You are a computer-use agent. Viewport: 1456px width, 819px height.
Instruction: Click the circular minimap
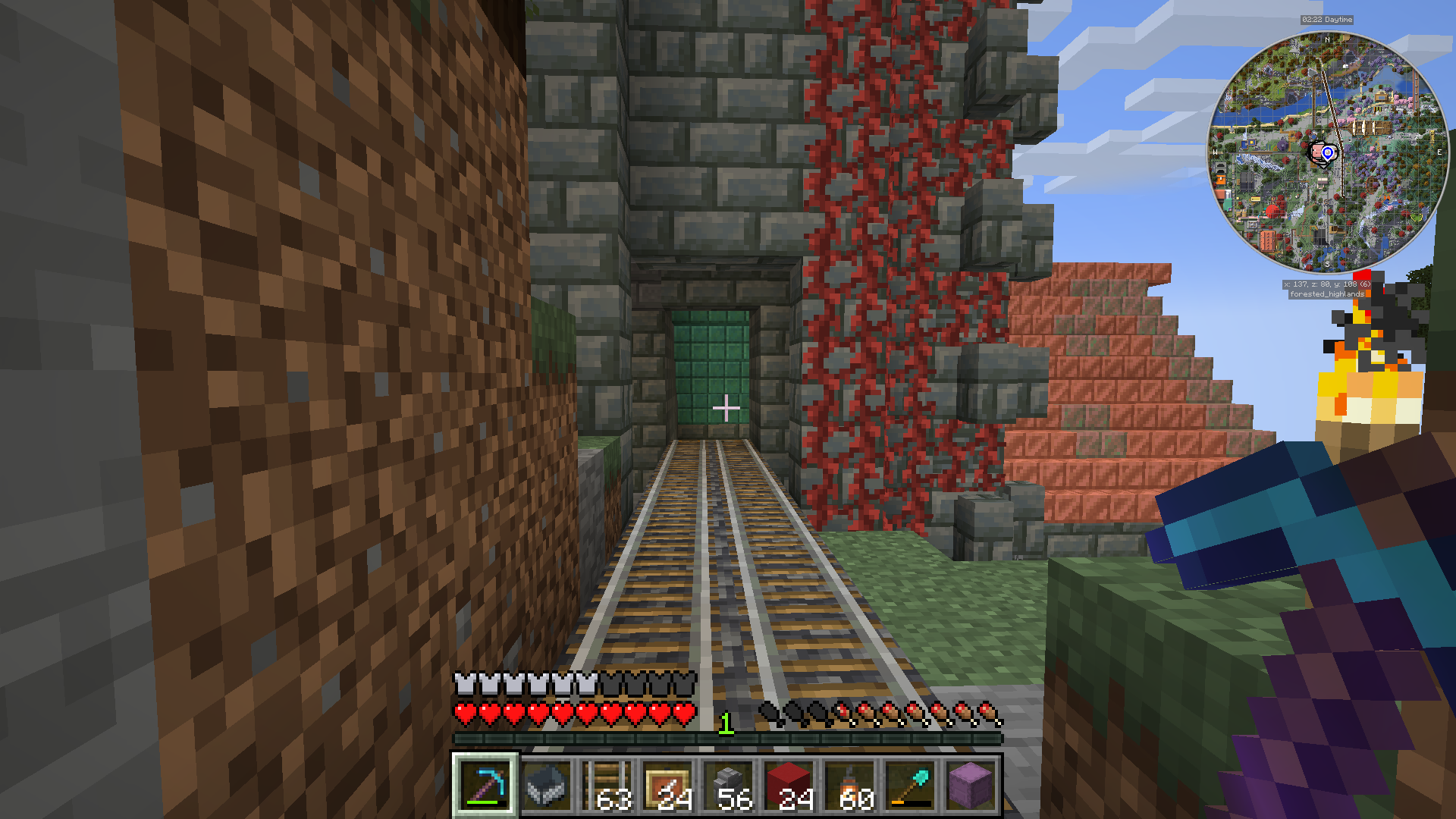[1327, 152]
